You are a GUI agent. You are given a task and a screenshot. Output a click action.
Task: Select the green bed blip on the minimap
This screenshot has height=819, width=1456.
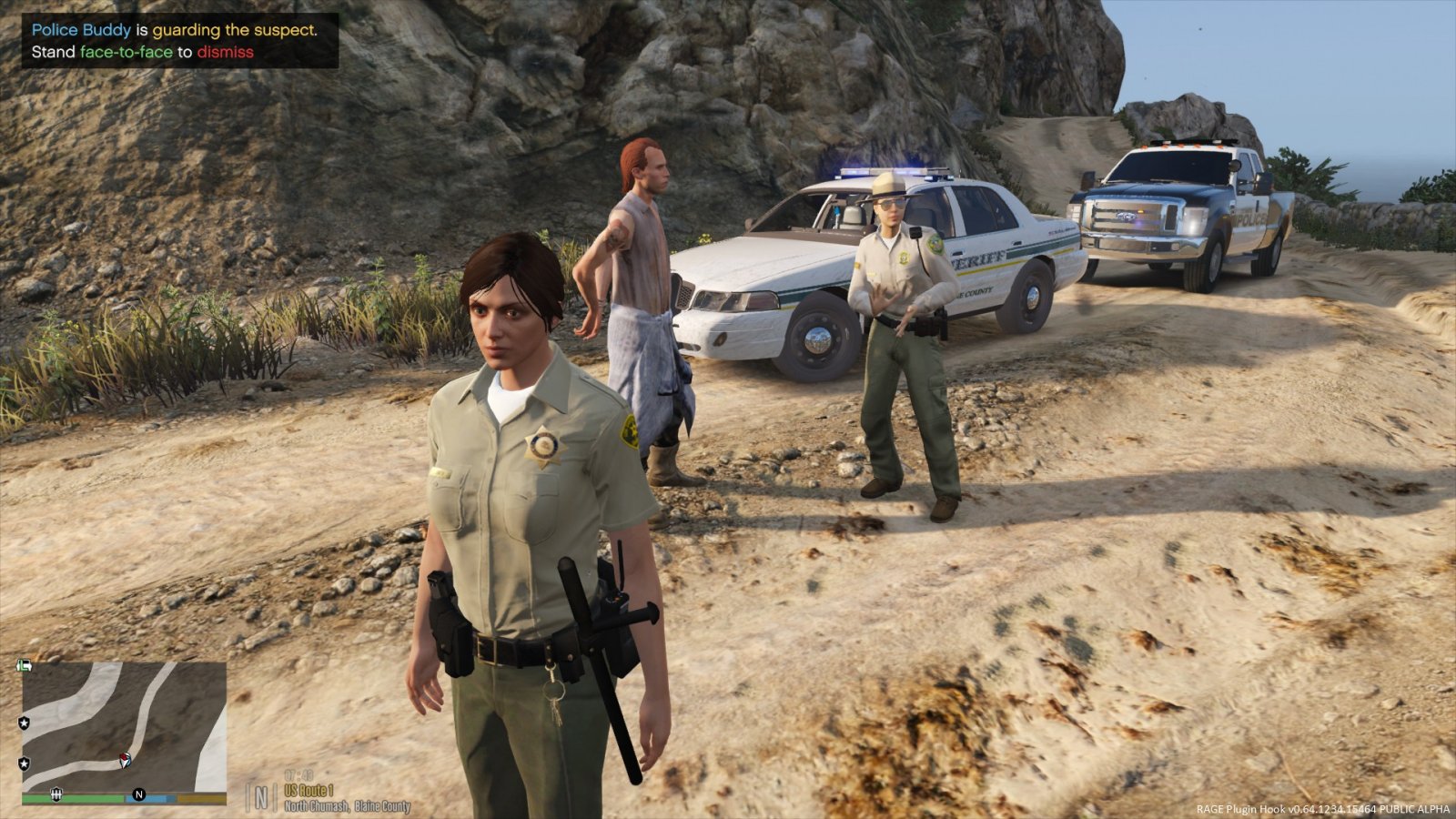(x=25, y=666)
